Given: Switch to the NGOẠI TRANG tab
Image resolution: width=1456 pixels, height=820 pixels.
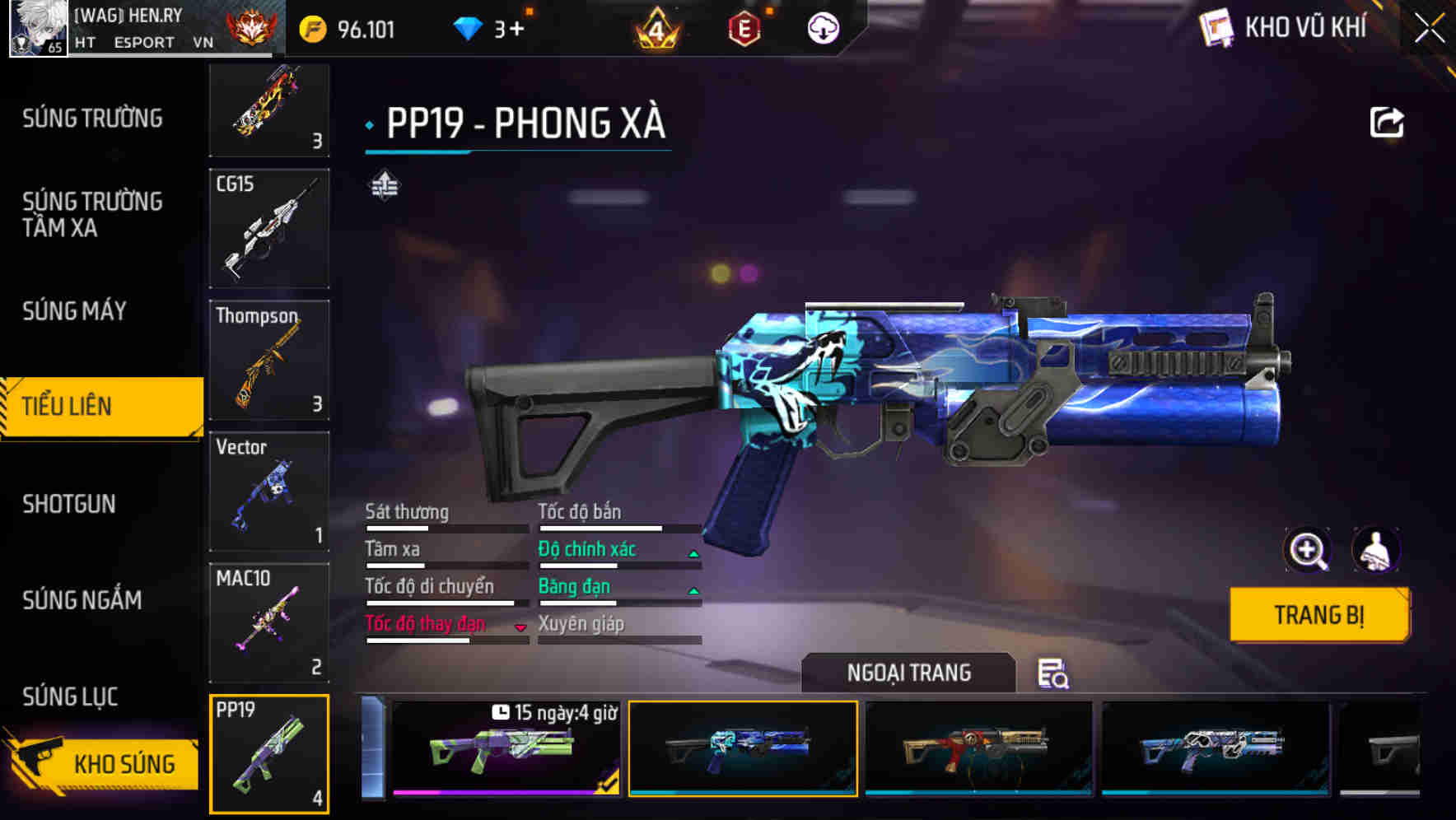Looking at the screenshot, I should (x=910, y=672).
